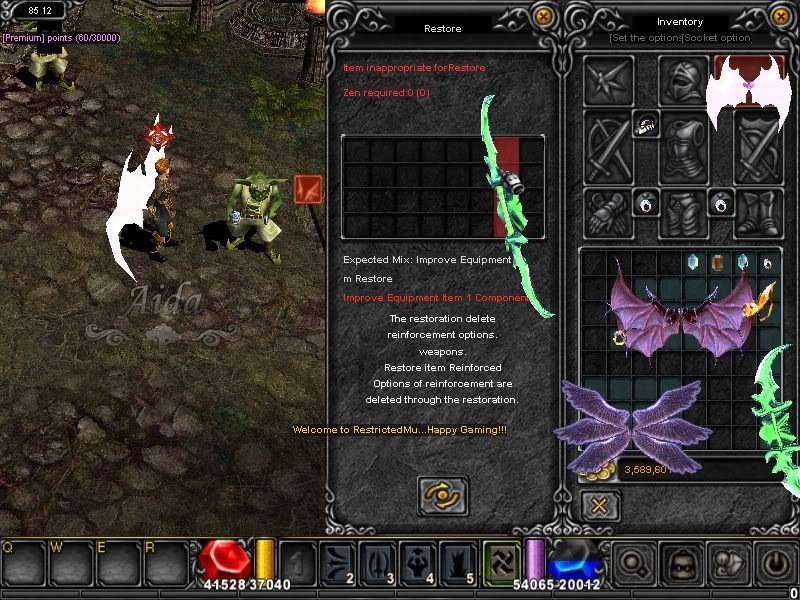Click the X button below inventory gold
The width and height of the screenshot is (800, 600).
click(599, 505)
